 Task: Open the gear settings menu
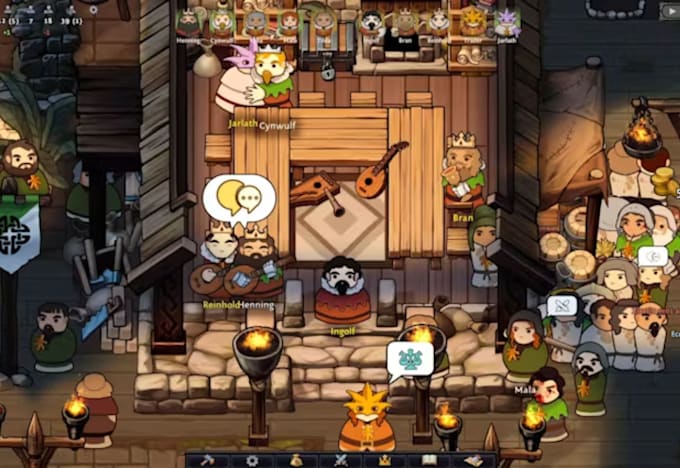pyautogui.click(x=253, y=460)
